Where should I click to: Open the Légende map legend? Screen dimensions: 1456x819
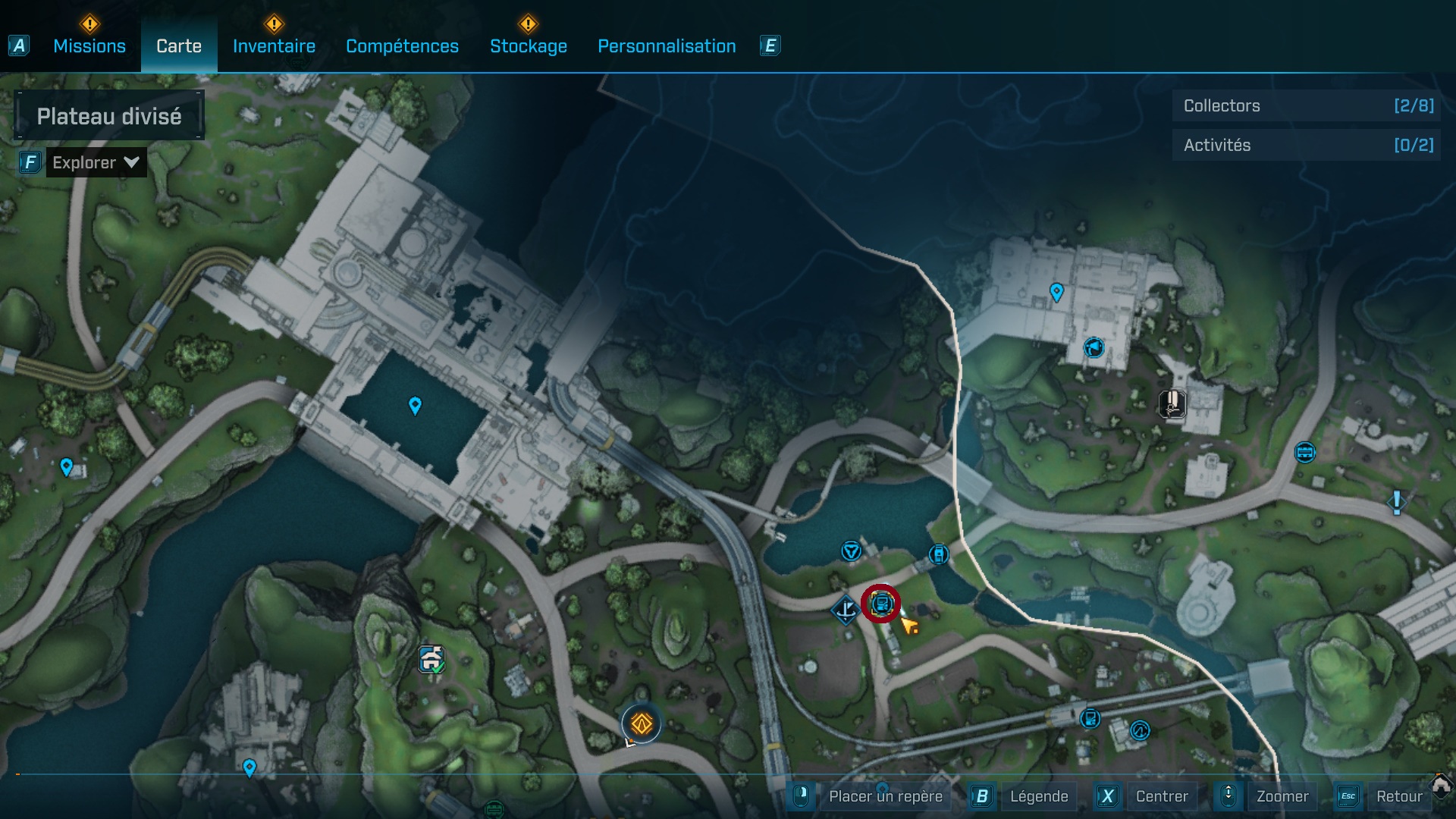pyautogui.click(x=1038, y=796)
